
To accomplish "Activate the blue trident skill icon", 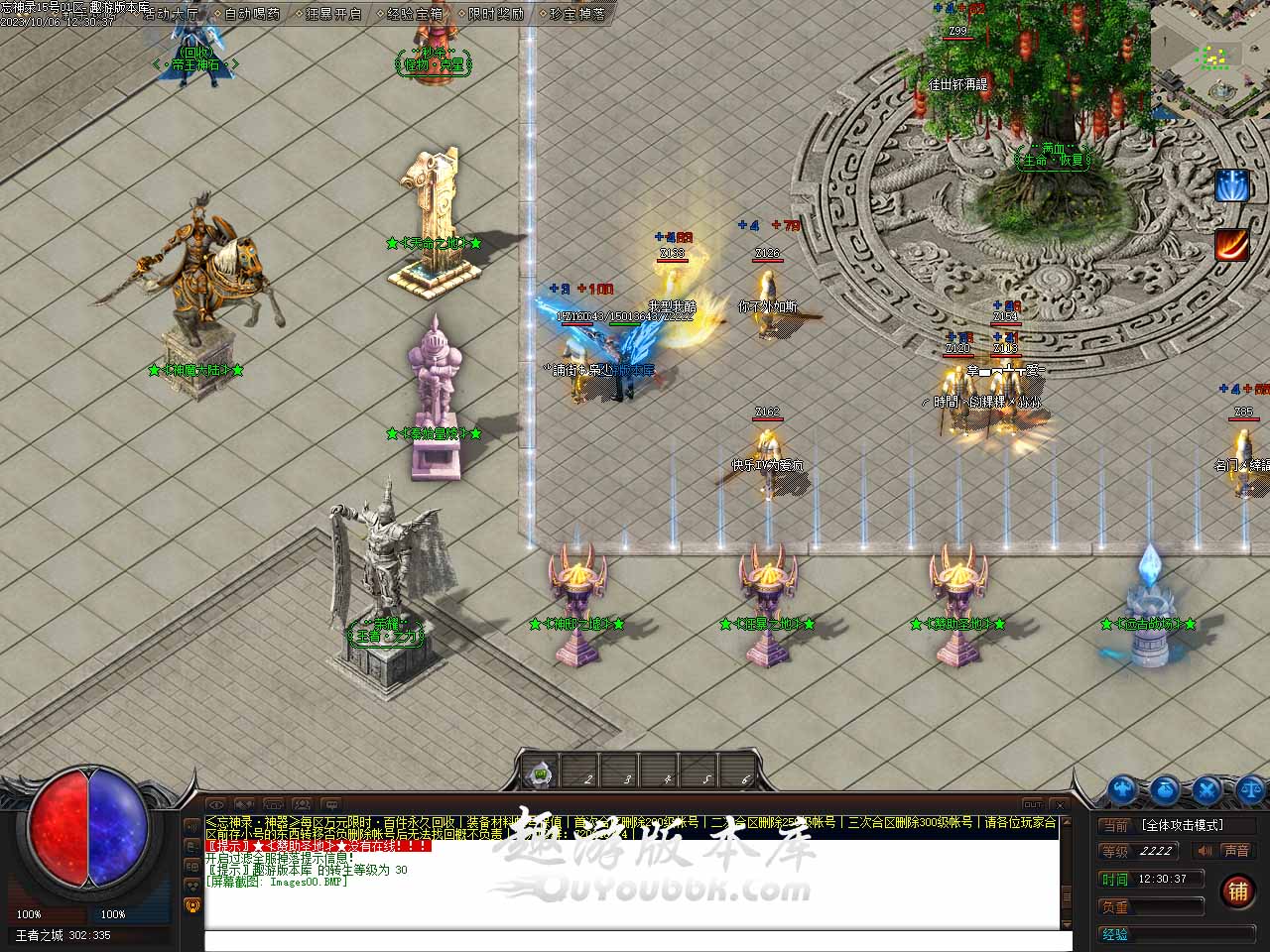I will point(1231,186).
